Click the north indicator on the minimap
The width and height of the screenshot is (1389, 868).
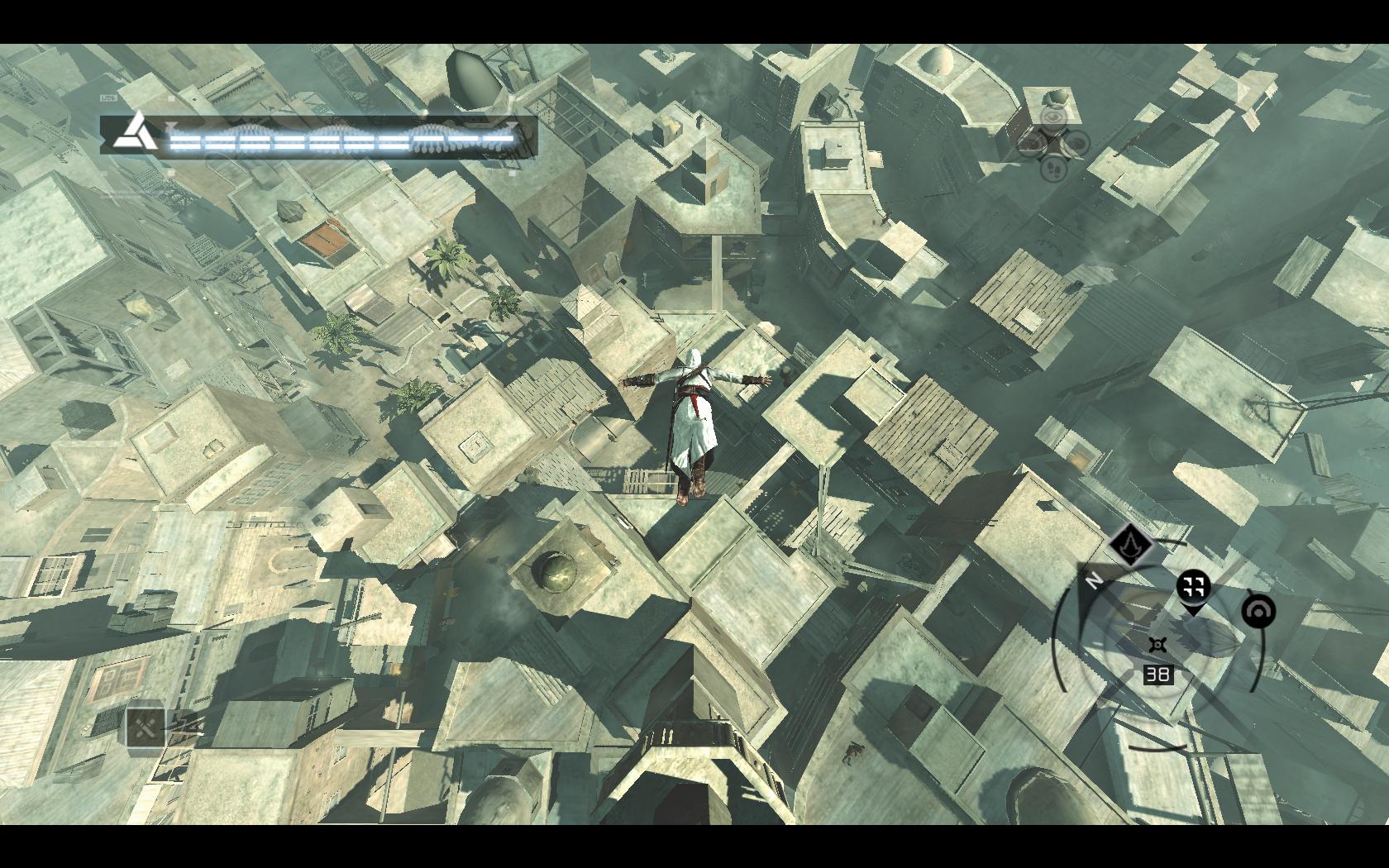point(1094,581)
